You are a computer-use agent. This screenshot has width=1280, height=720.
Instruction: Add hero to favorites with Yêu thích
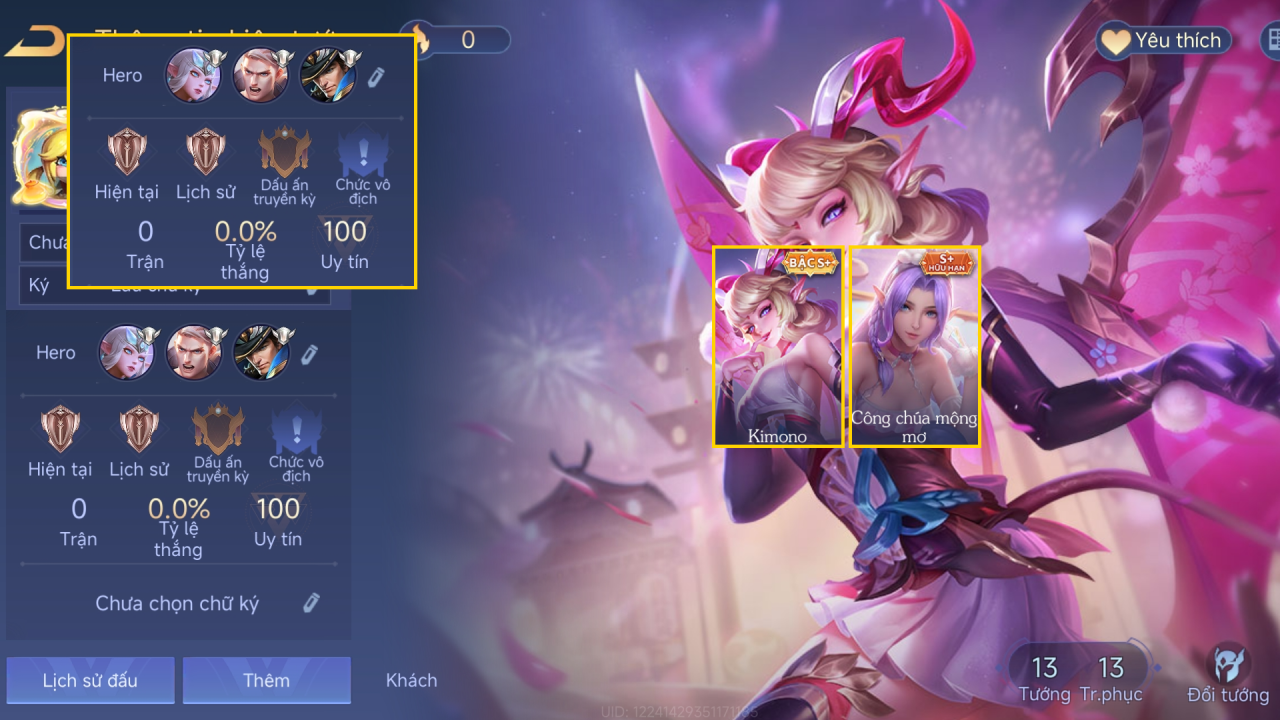coord(1163,41)
